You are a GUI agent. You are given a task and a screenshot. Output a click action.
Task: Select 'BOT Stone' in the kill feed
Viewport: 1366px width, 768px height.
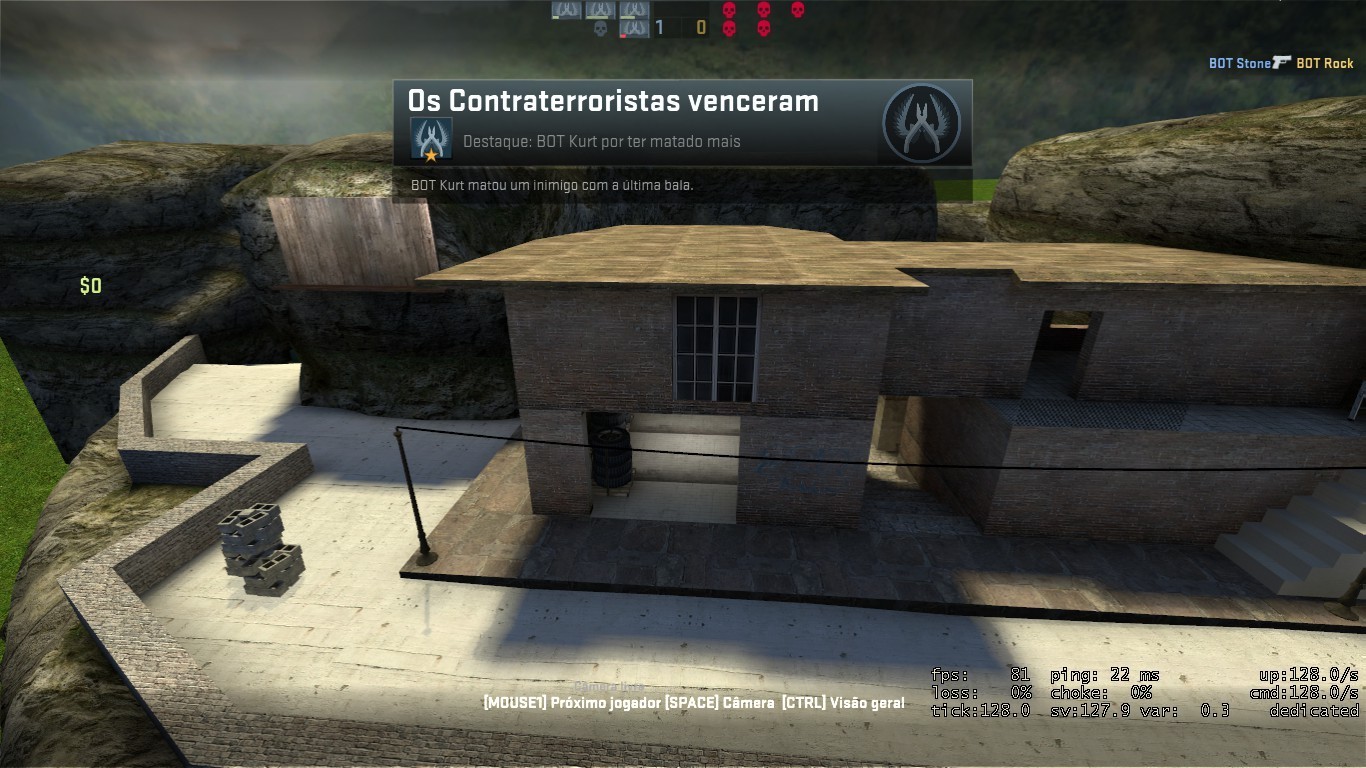[x=1238, y=63]
